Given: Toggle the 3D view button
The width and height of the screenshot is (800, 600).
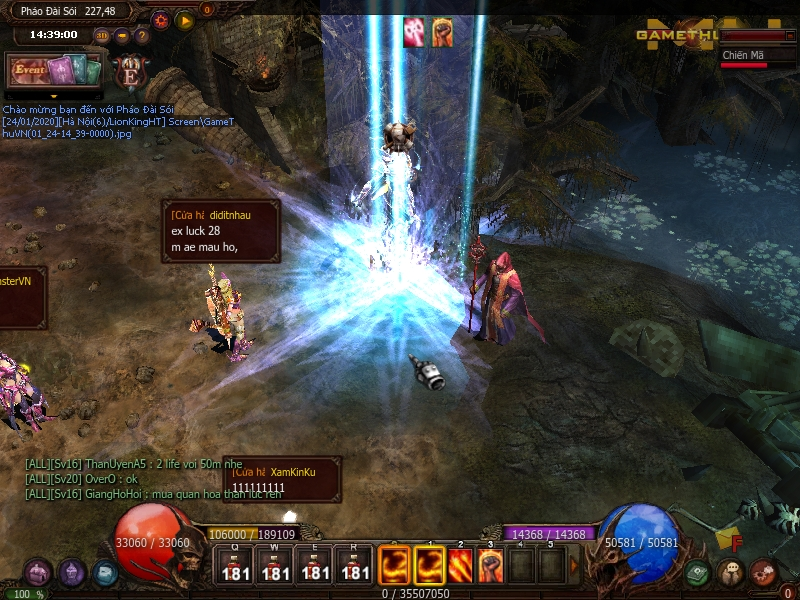Looking at the screenshot, I should (x=102, y=35).
